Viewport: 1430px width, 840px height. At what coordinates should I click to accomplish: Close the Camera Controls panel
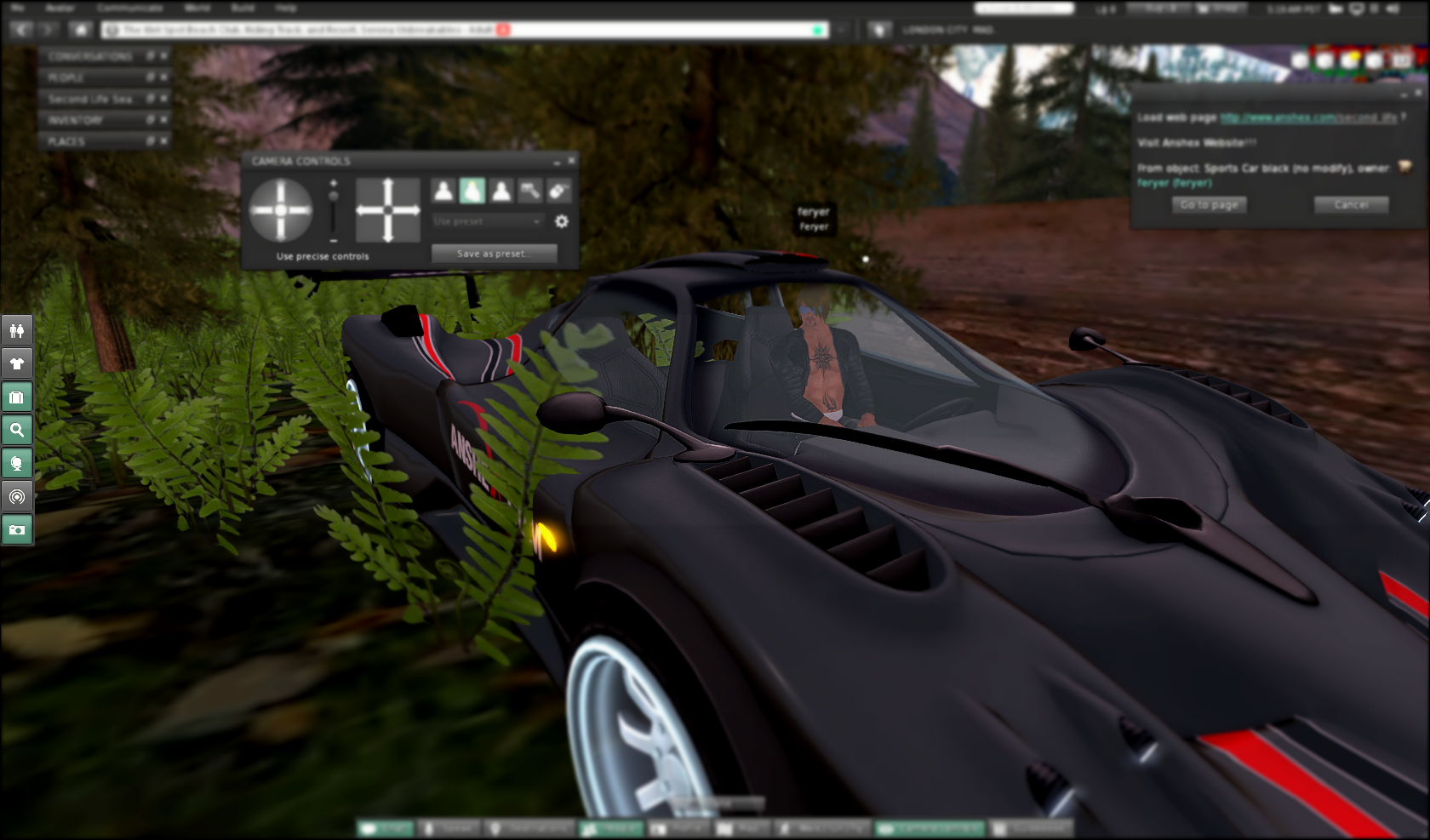(x=572, y=160)
